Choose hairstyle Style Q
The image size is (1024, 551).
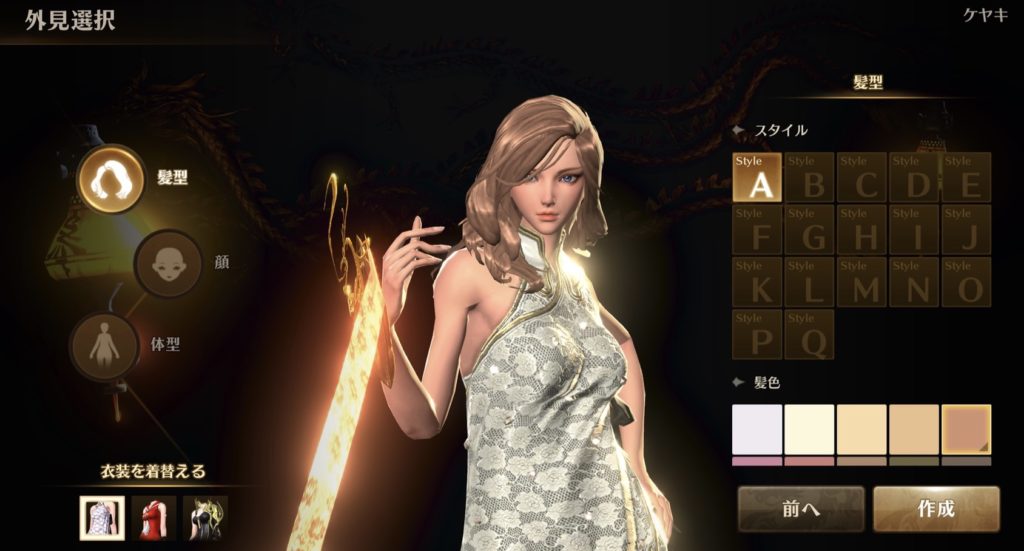(x=809, y=334)
